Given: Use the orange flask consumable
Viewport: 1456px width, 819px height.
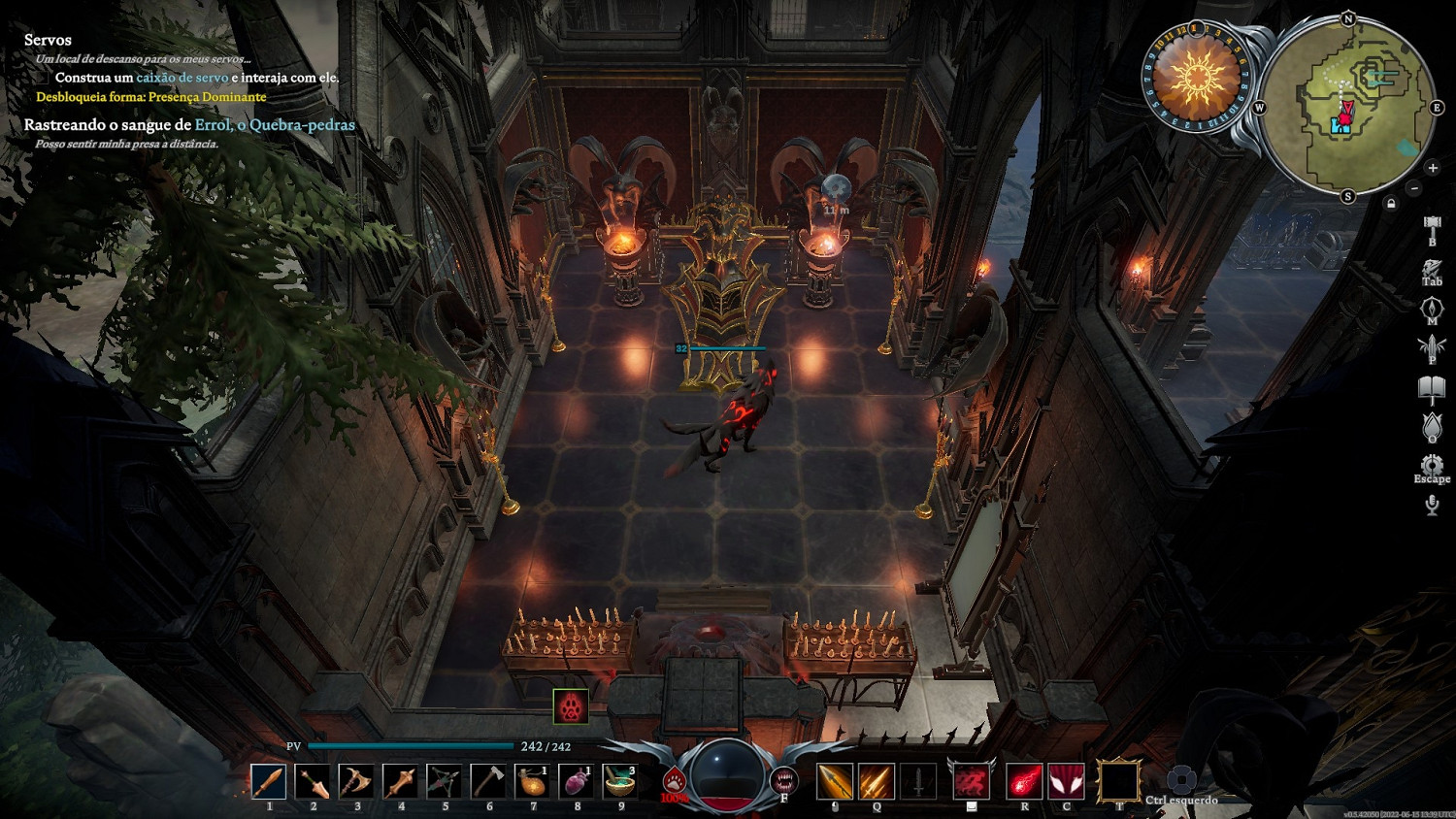Looking at the screenshot, I should (x=532, y=781).
